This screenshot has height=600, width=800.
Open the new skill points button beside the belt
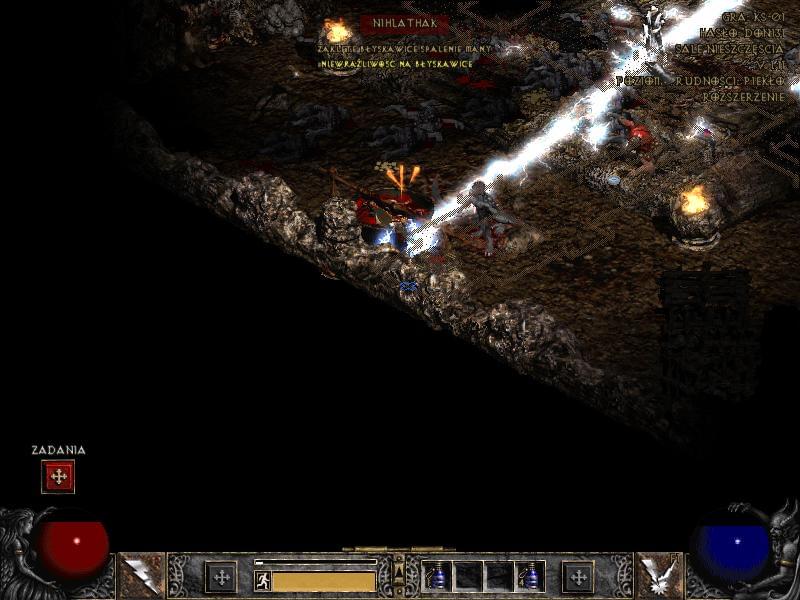(x=577, y=577)
